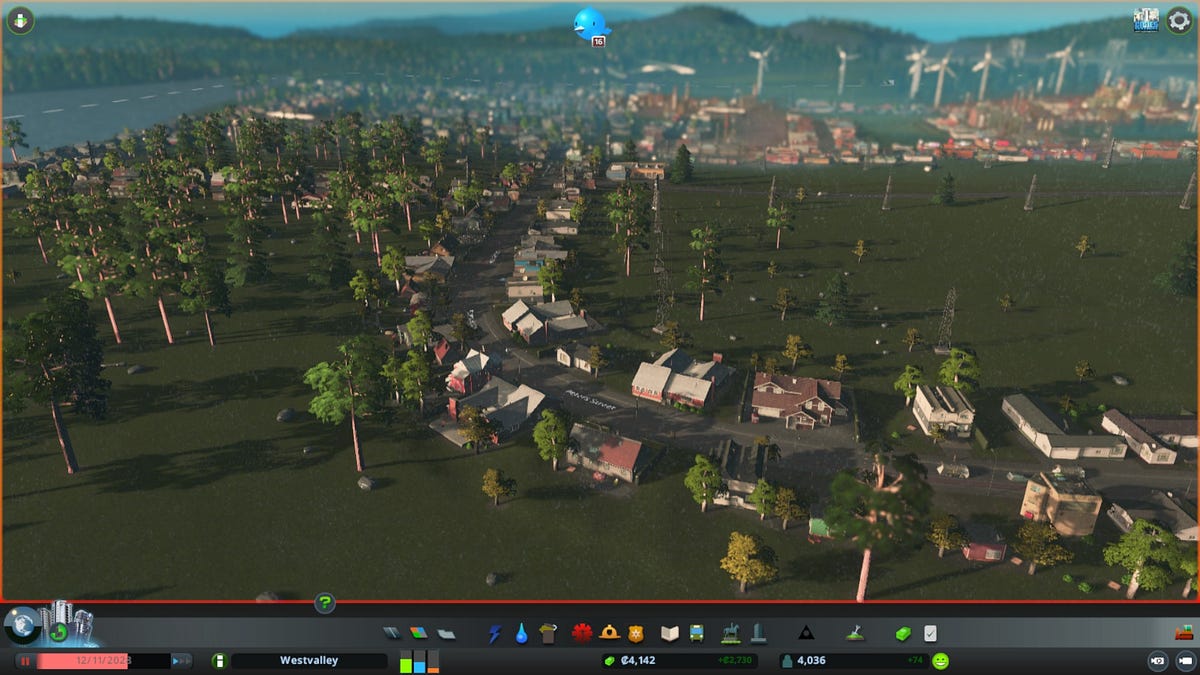This screenshot has width=1200, height=675.
Task: Open the Education book menu
Action: [x=670, y=633]
